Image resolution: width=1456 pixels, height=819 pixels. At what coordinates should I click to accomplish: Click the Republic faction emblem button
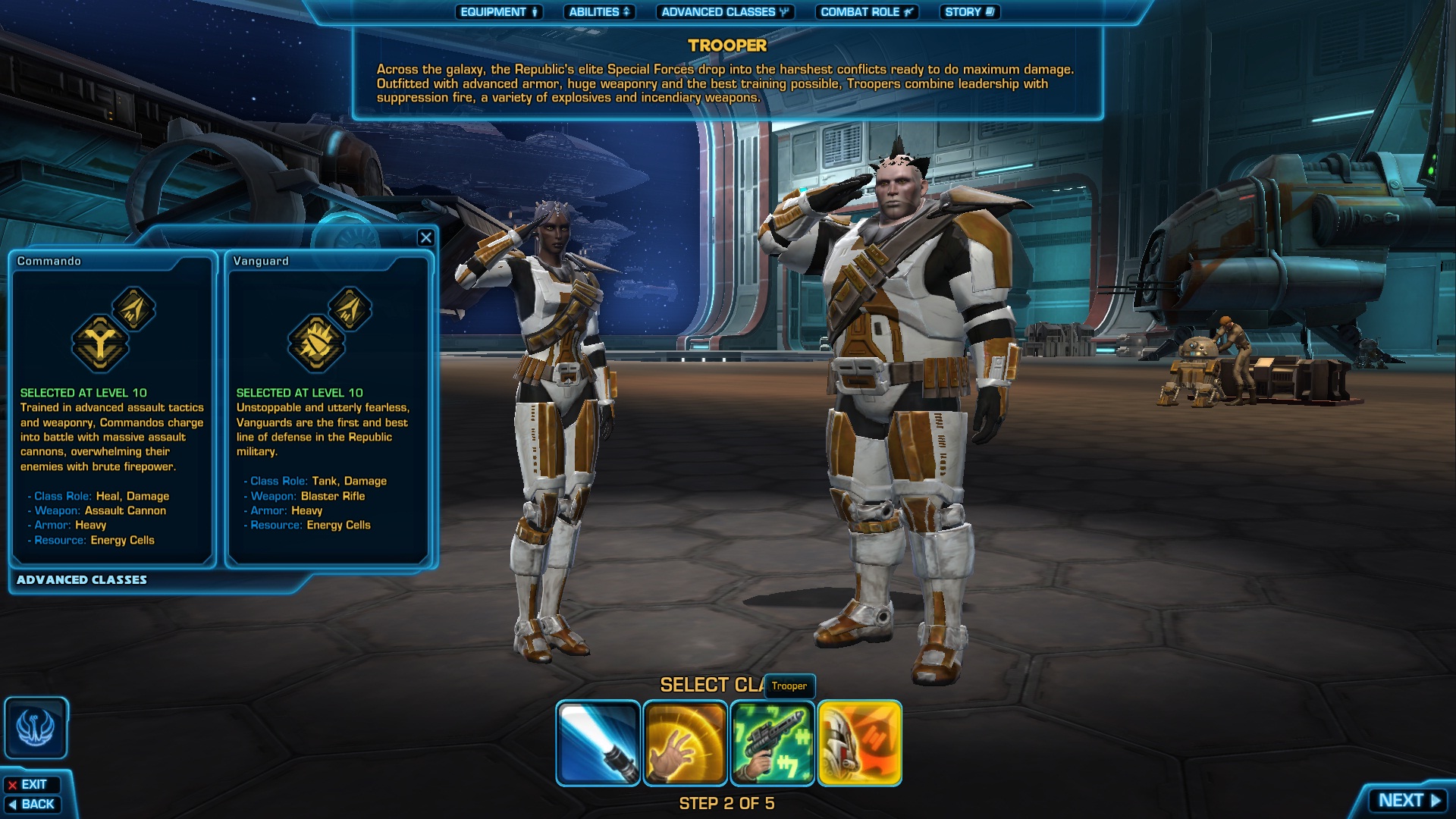pos(36,728)
